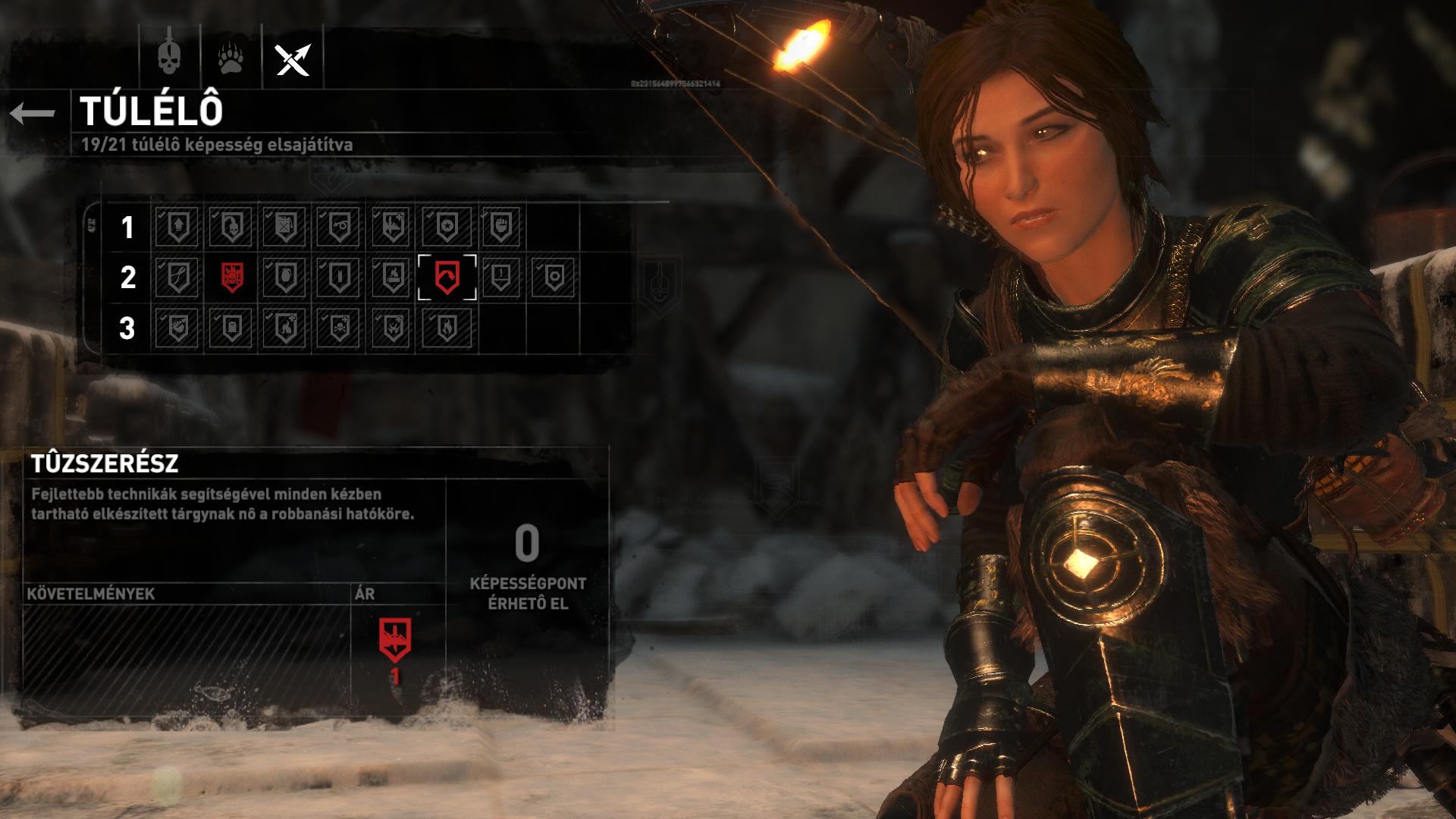1456x819 pixels.
Task: Select the gravestone skill in tier 3
Action: click(x=232, y=328)
